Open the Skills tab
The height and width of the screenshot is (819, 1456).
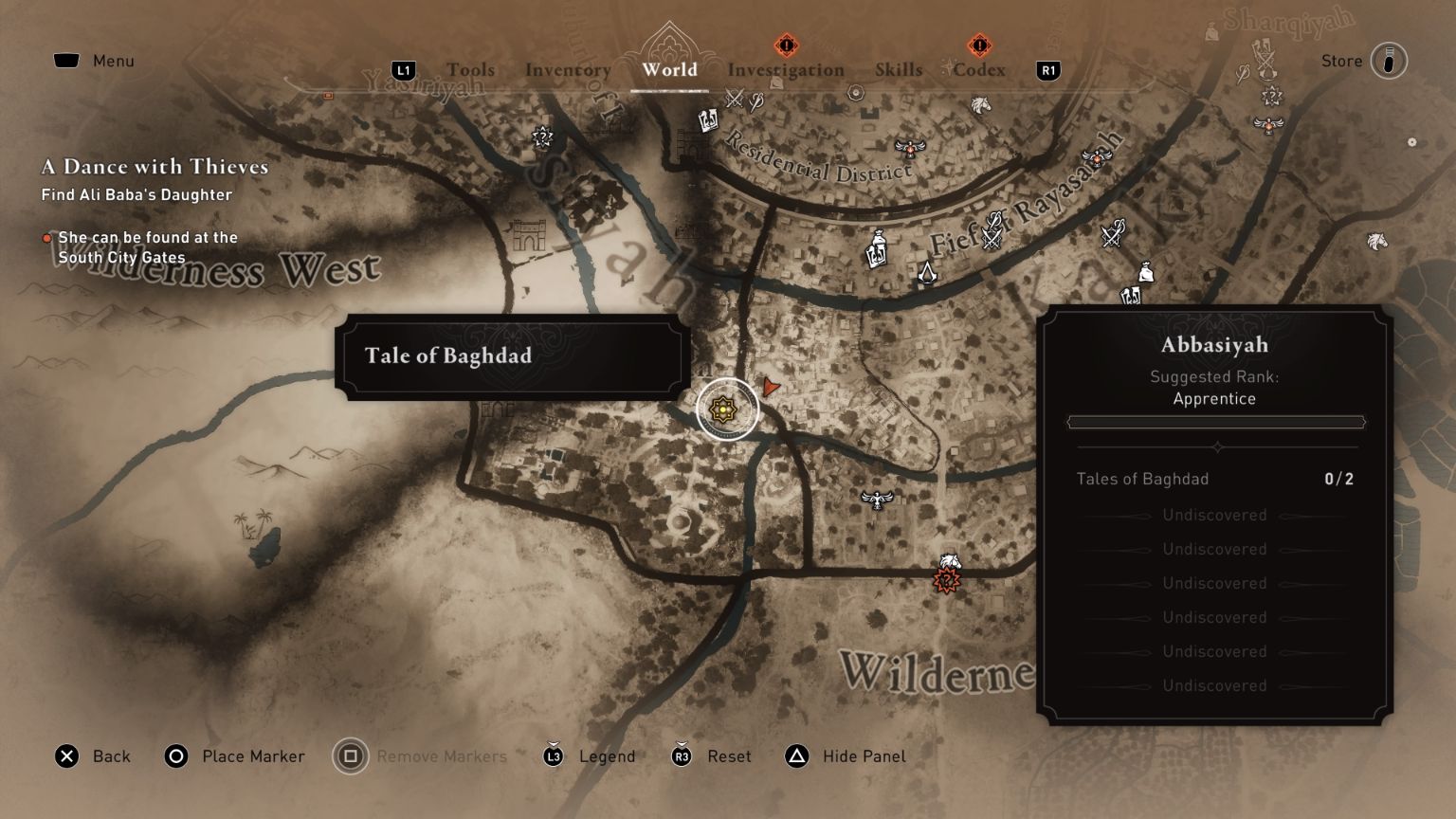[898, 70]
